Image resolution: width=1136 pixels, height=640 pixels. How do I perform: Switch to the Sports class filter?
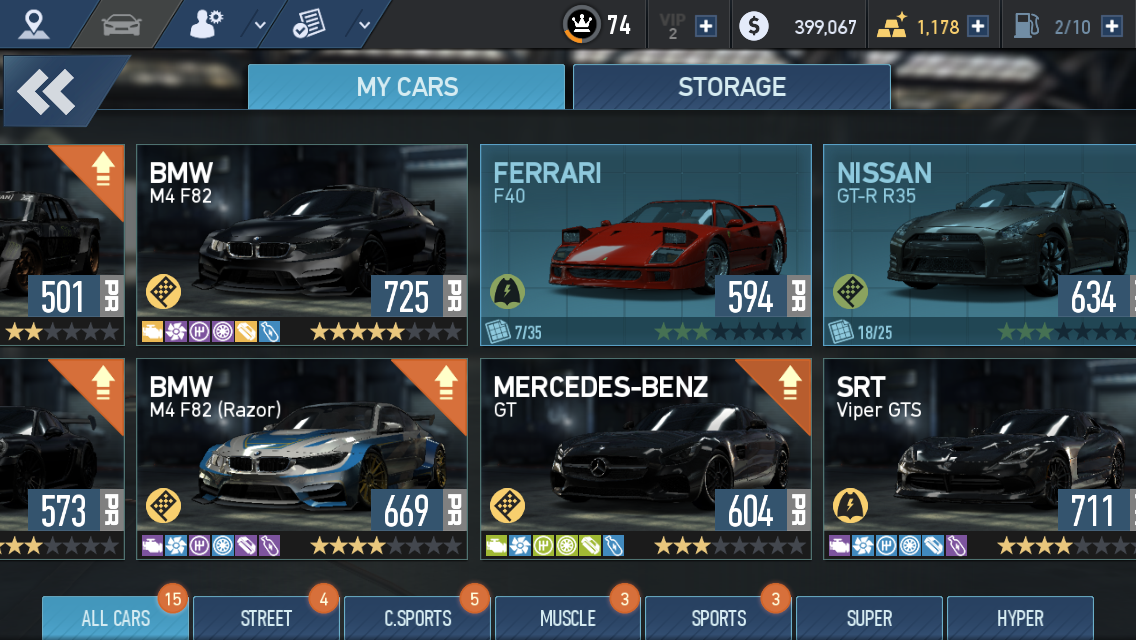point(719,619)
